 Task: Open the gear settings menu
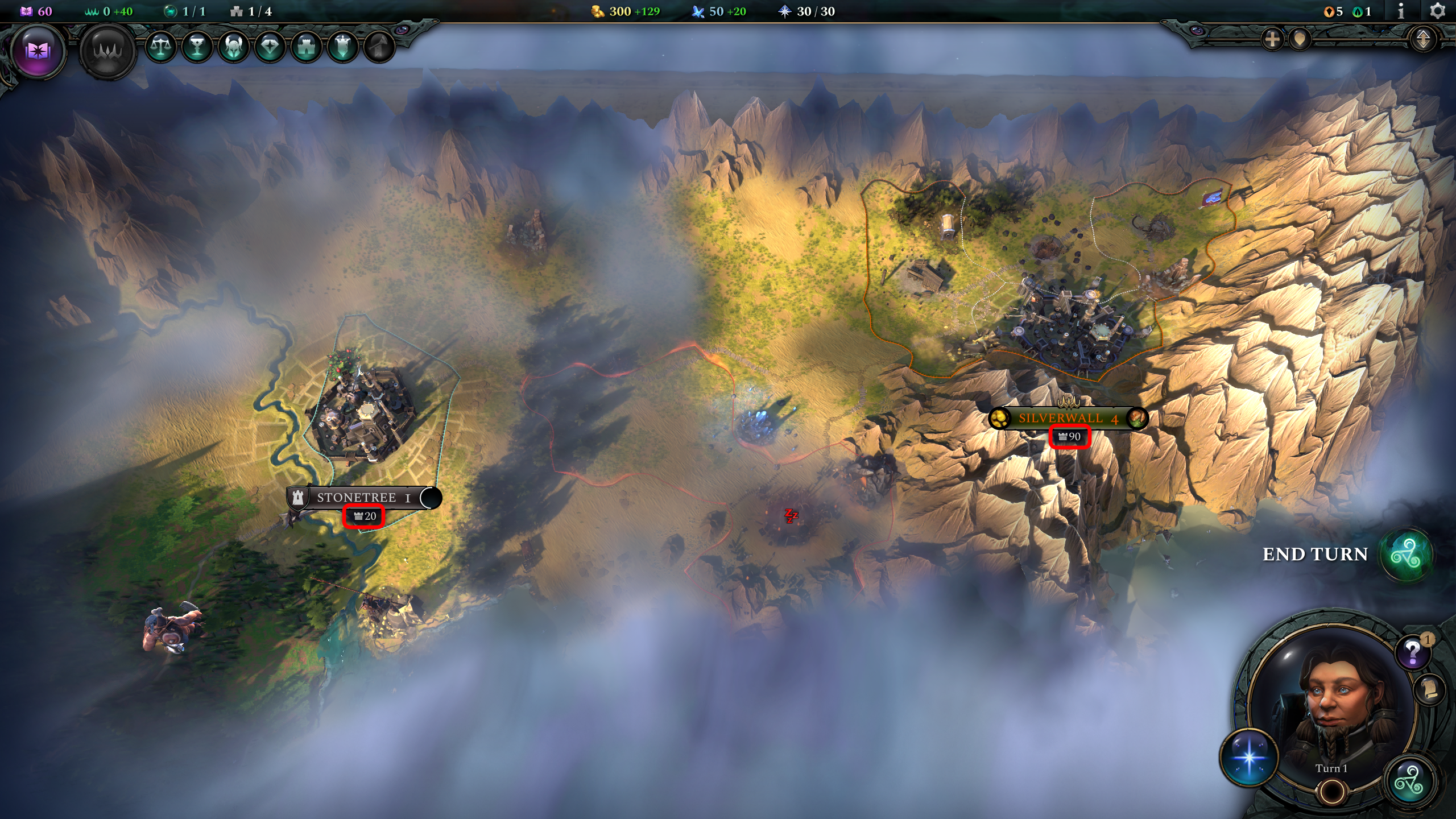[1437, 11]
